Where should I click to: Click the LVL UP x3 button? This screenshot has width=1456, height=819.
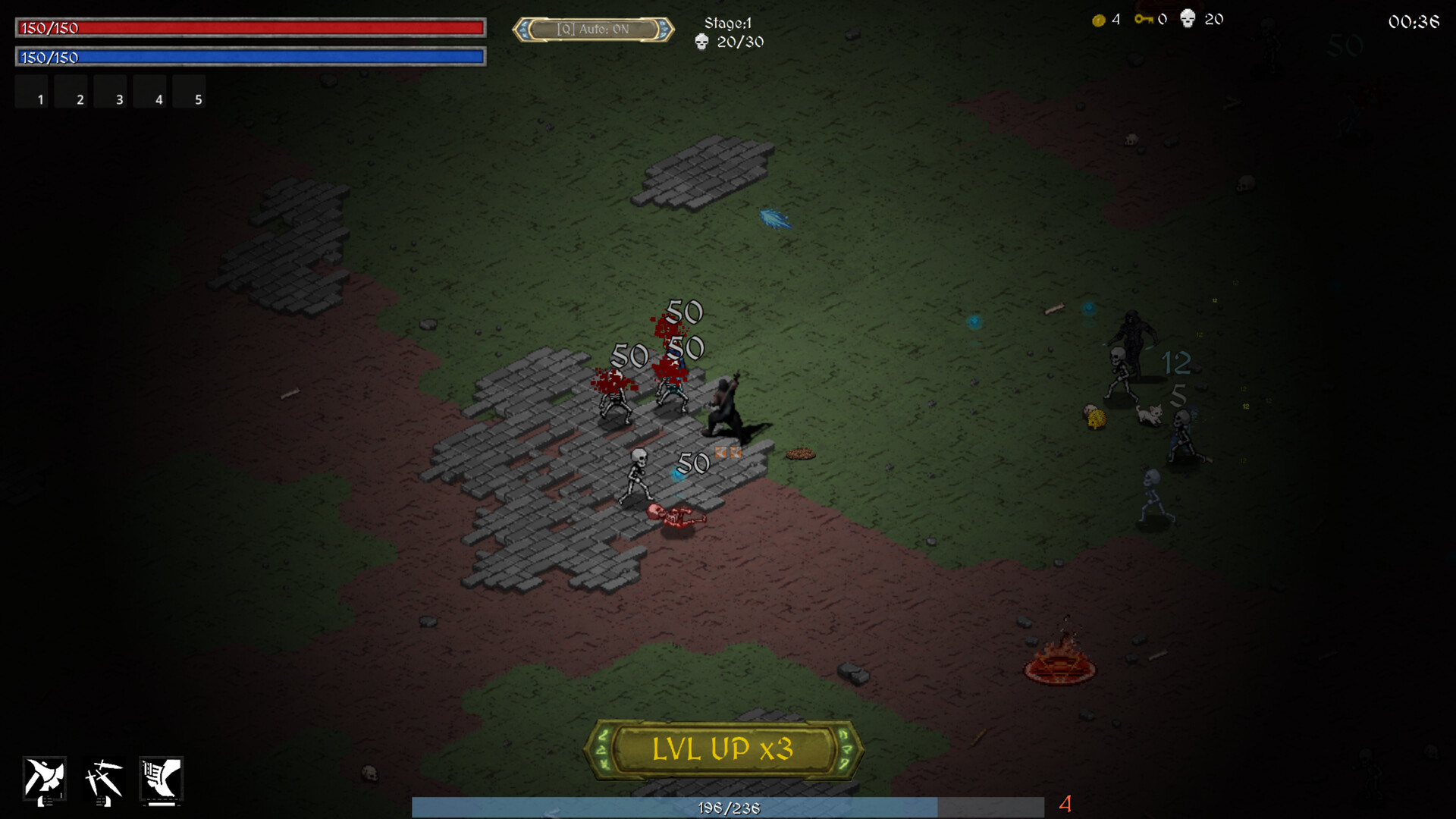tap(723, 750)
